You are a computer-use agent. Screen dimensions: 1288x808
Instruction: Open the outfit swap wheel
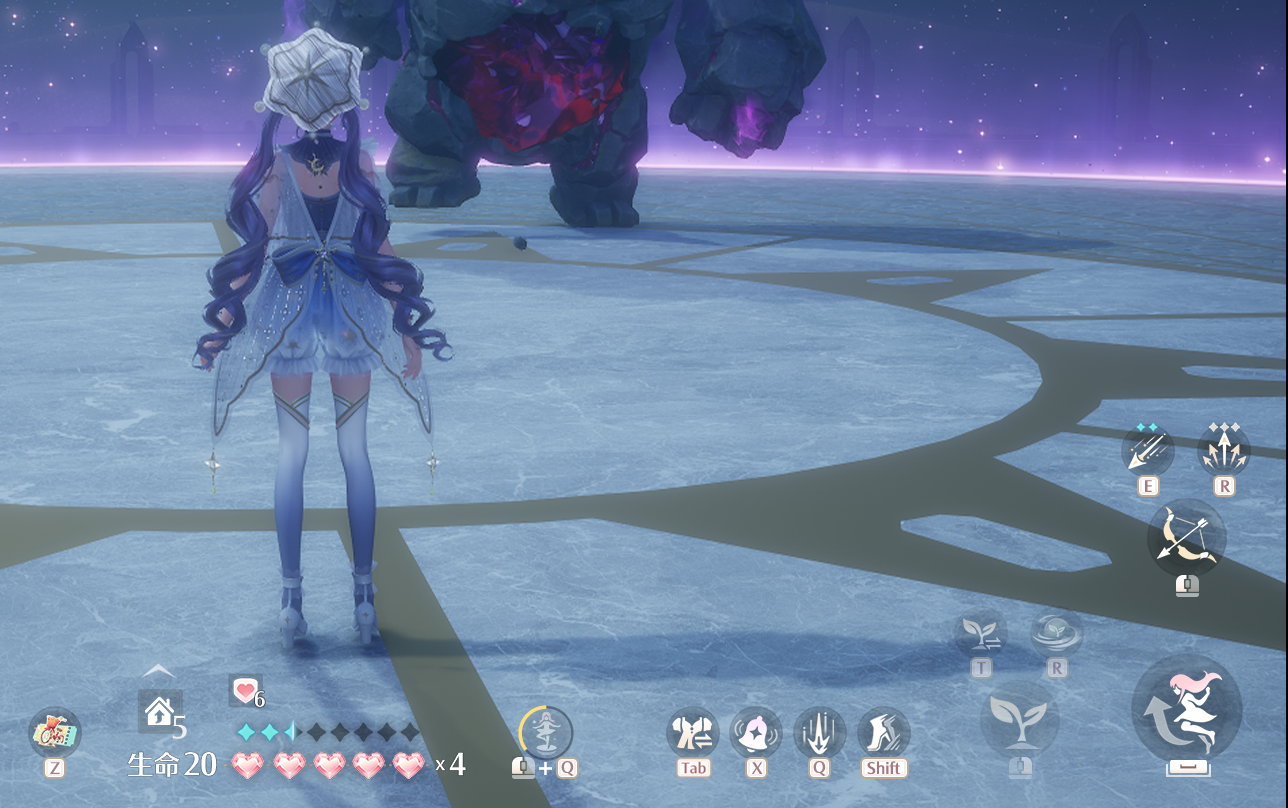(693, 733)
